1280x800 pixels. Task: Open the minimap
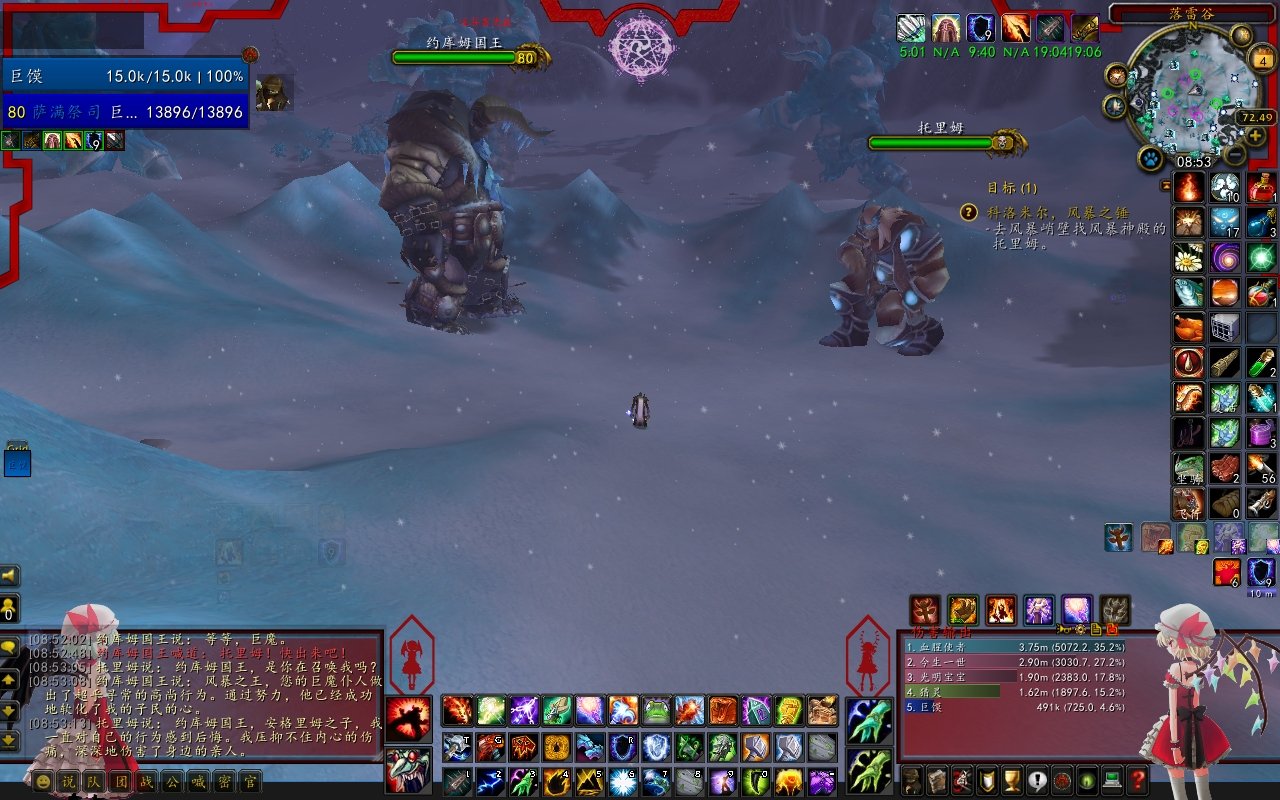tap(1188, 89)
